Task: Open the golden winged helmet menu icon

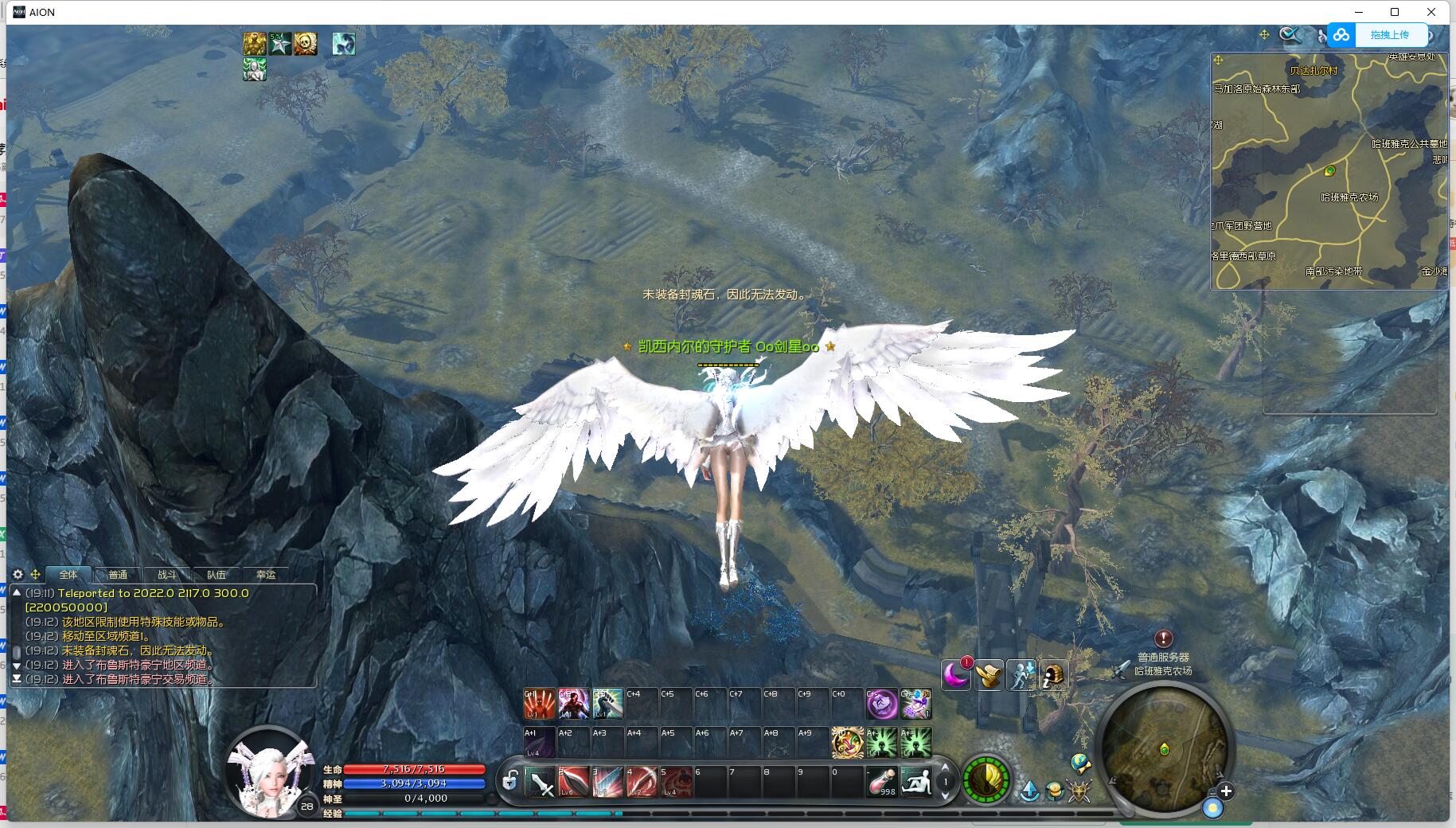Action: tap(989, 676)
